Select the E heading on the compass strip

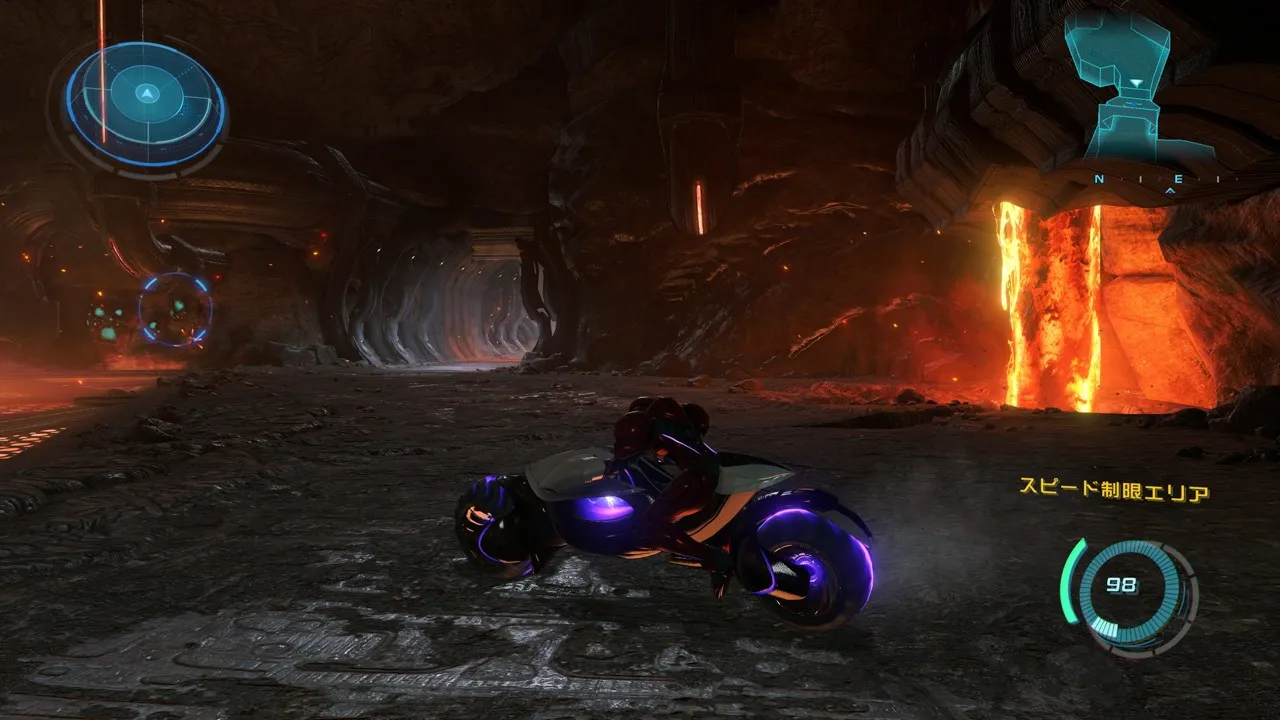1178,179
